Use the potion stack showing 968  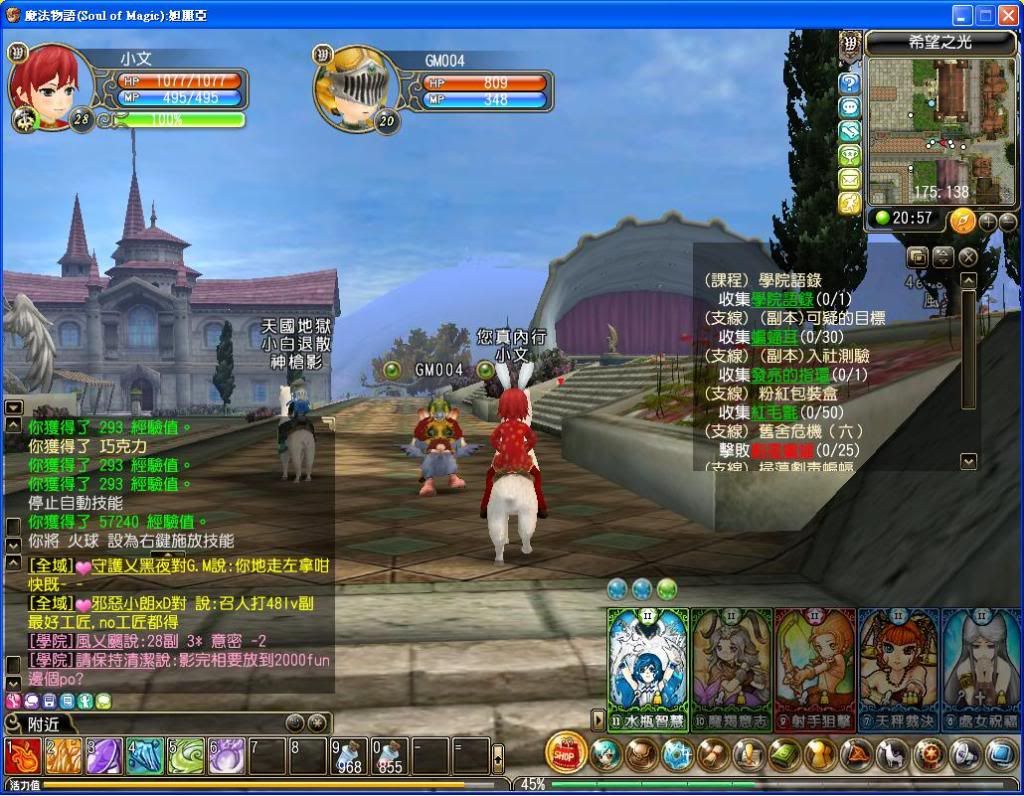click(x=348, y=756)
